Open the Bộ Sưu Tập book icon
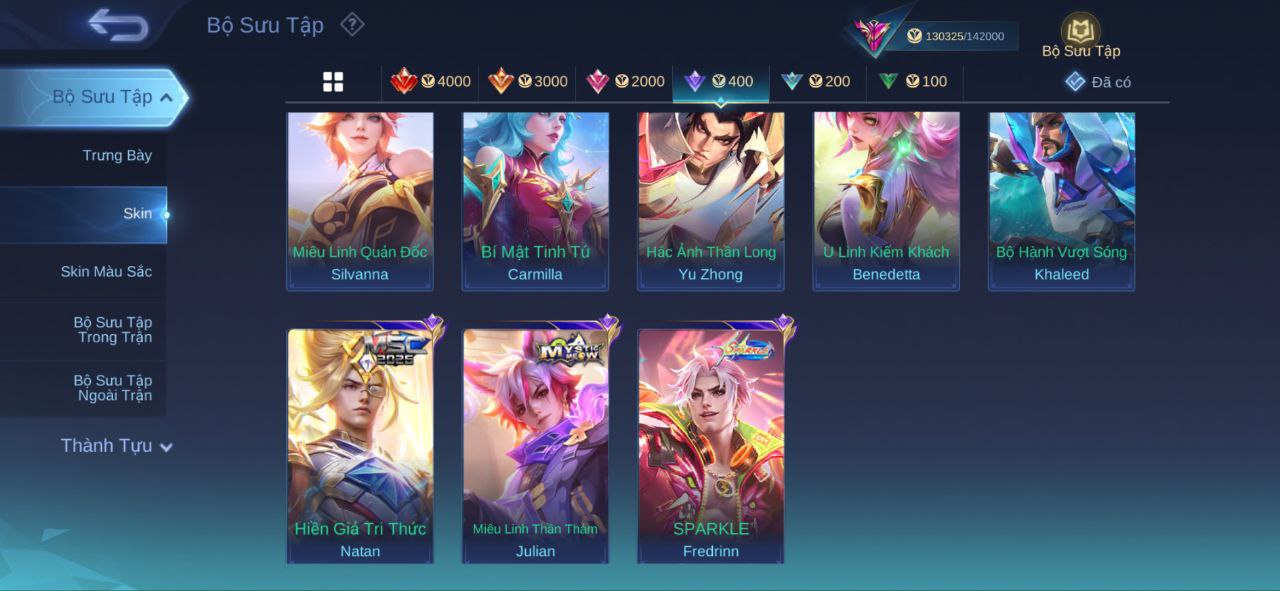This screenshot has width=1280, height=591. pos(1080,33)
